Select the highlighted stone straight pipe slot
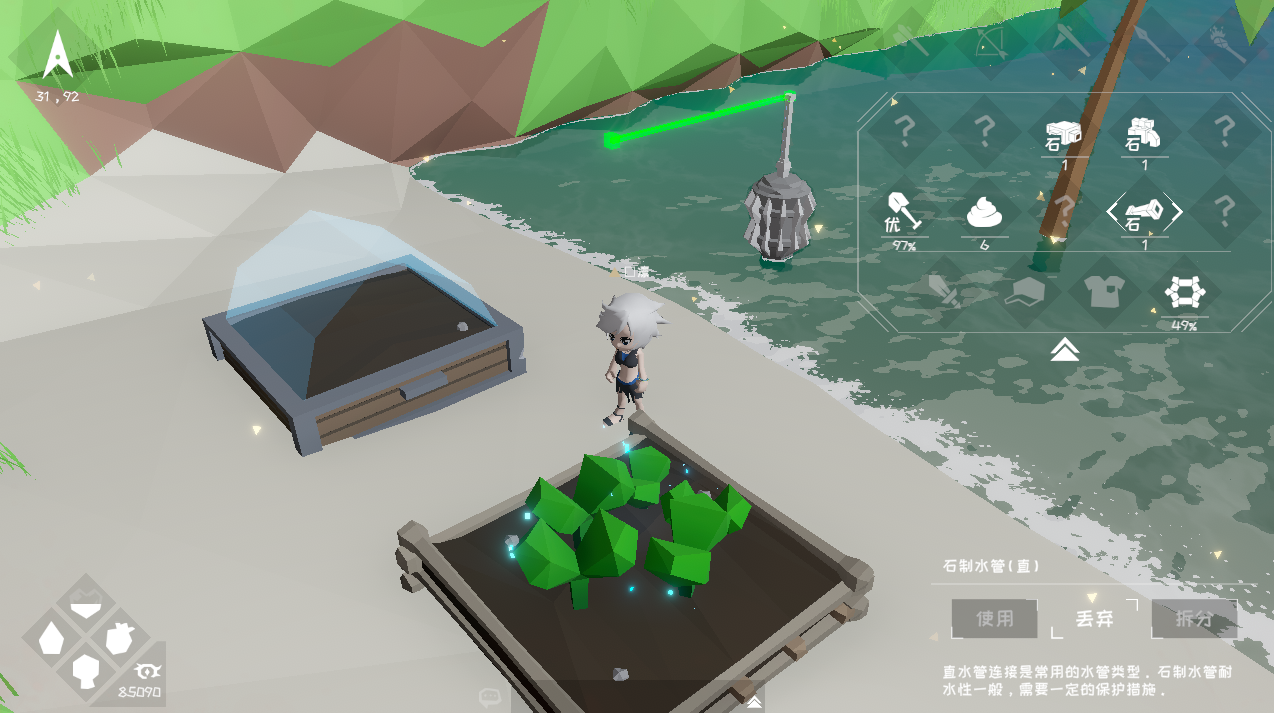 (1144, 212)
